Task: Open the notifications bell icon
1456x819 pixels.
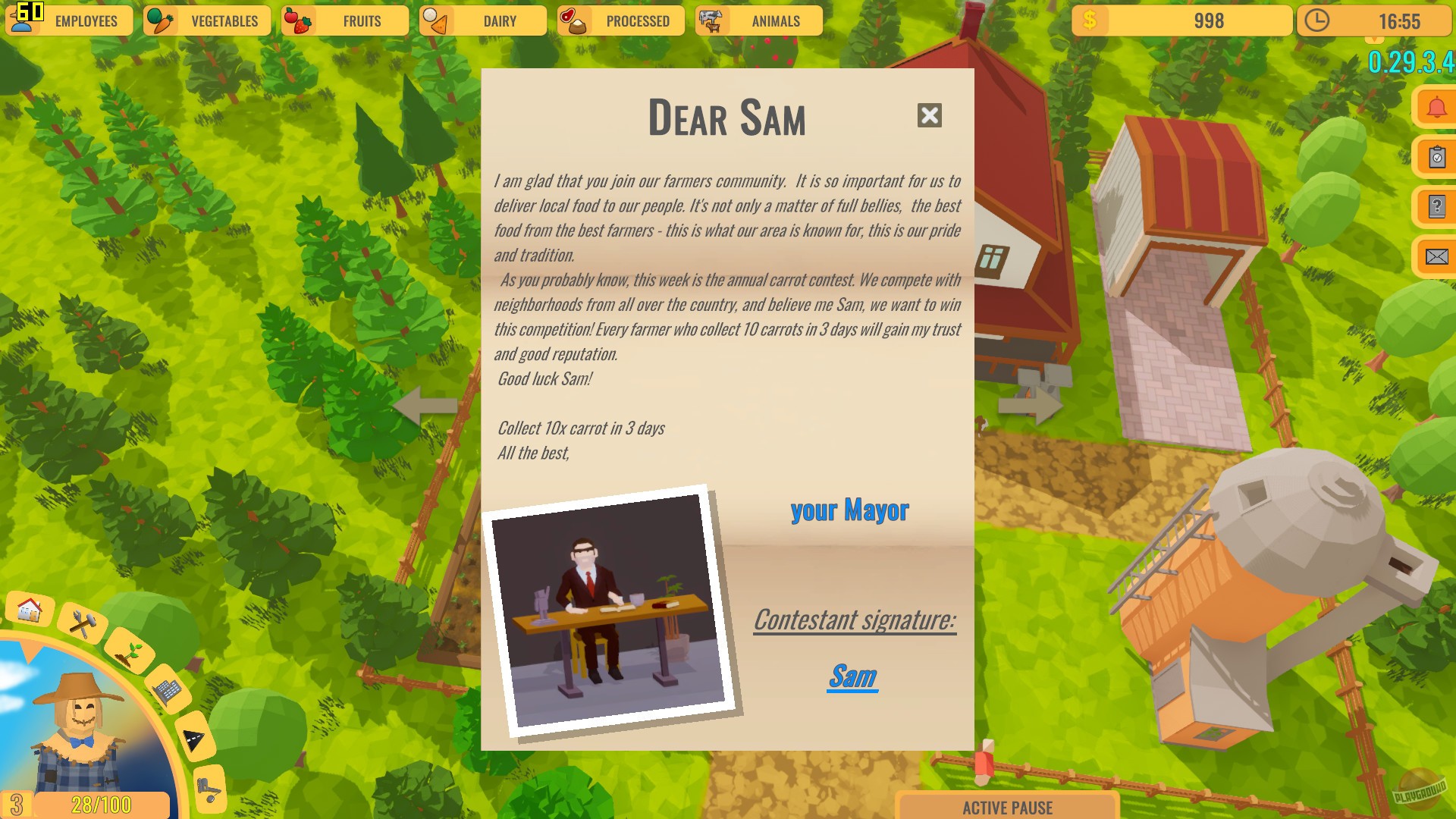Action: (1436, 106)
